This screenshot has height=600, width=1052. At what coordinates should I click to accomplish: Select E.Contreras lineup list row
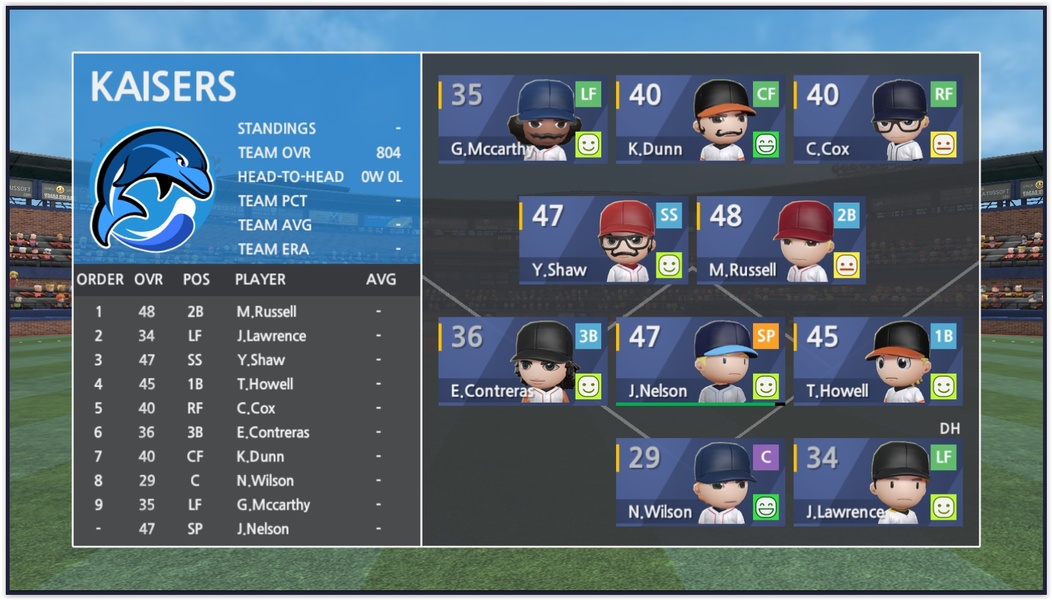(246, 433)
